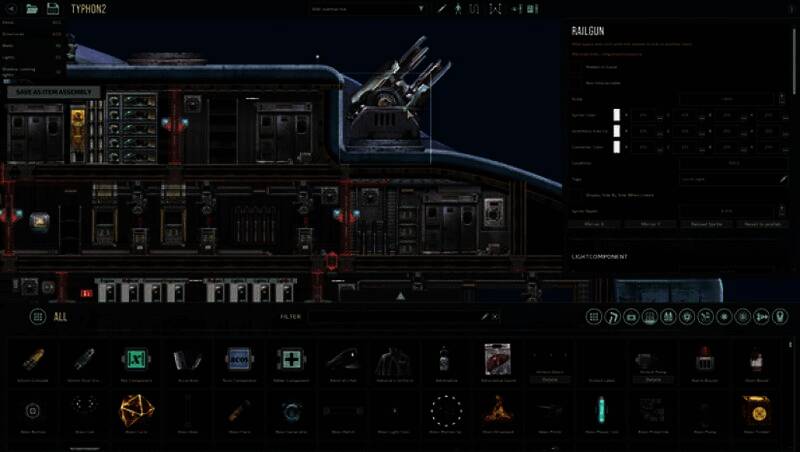The image size is (800, 452).
Task: Click the white Sprite Color swatch
Action: pyautogui.click(x=617, y=115)
